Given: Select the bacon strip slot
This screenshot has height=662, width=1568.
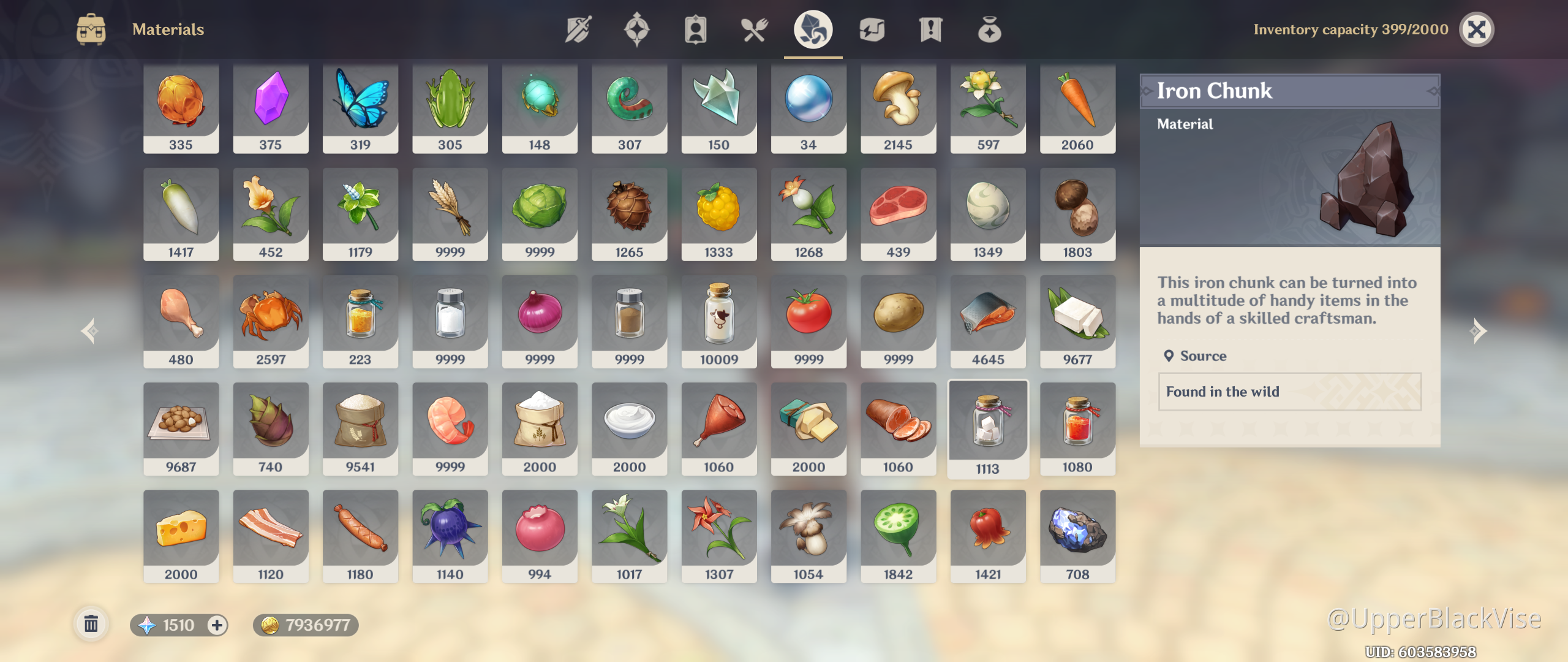Looking at the screenshot, I should 270,536.
